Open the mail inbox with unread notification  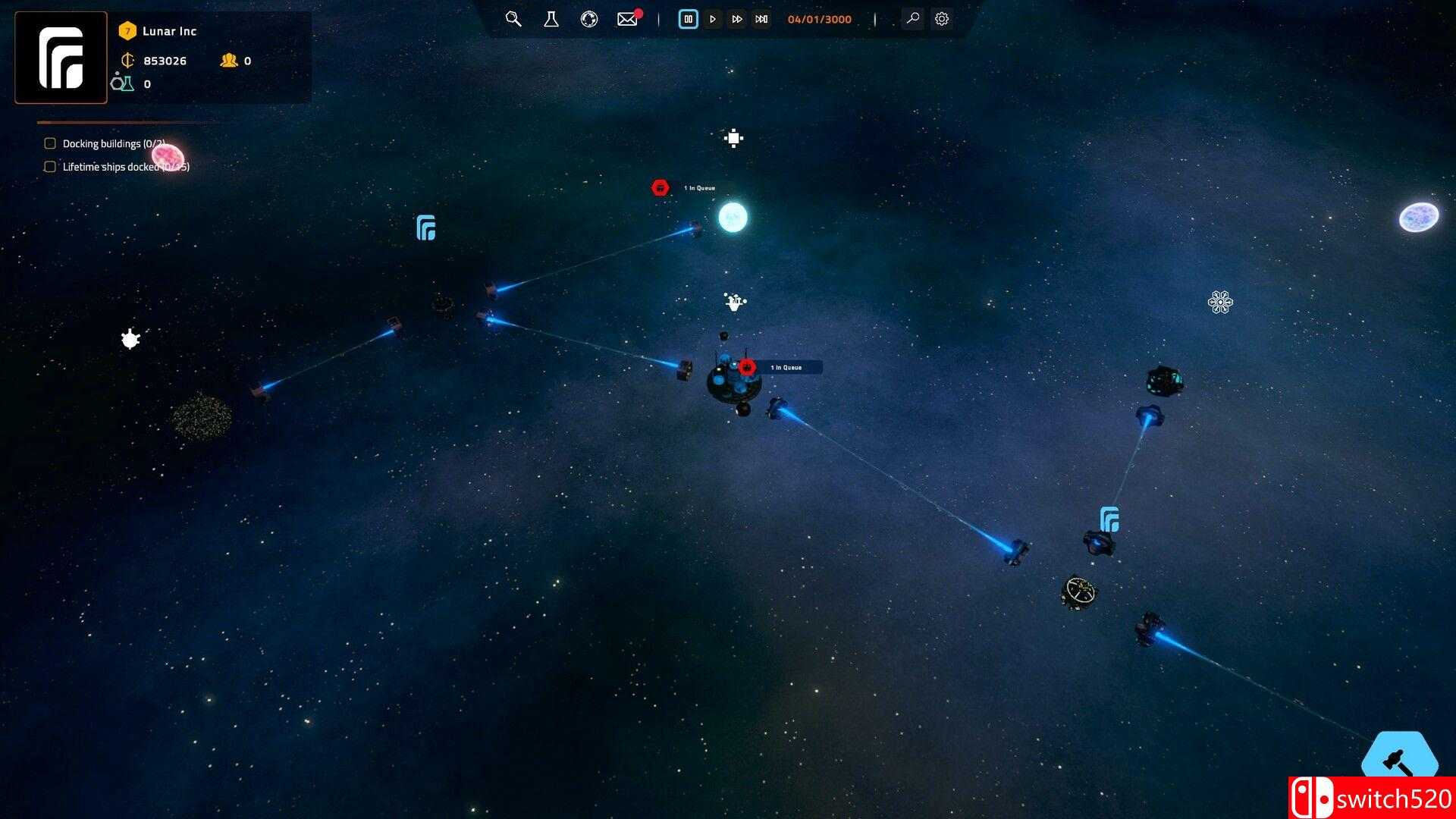pyautogui.click(x=627, y=19)
